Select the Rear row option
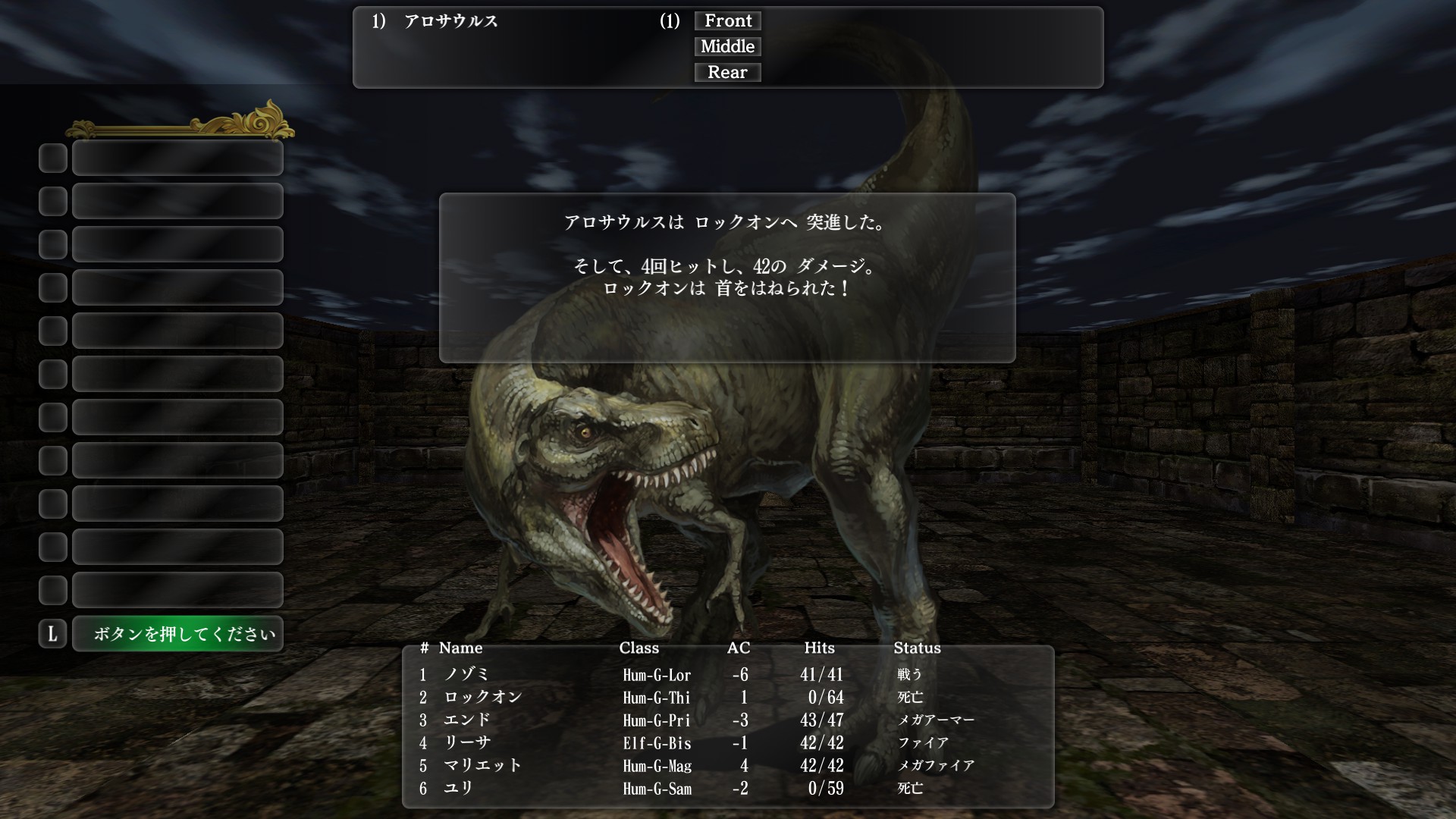 [727, 72]
